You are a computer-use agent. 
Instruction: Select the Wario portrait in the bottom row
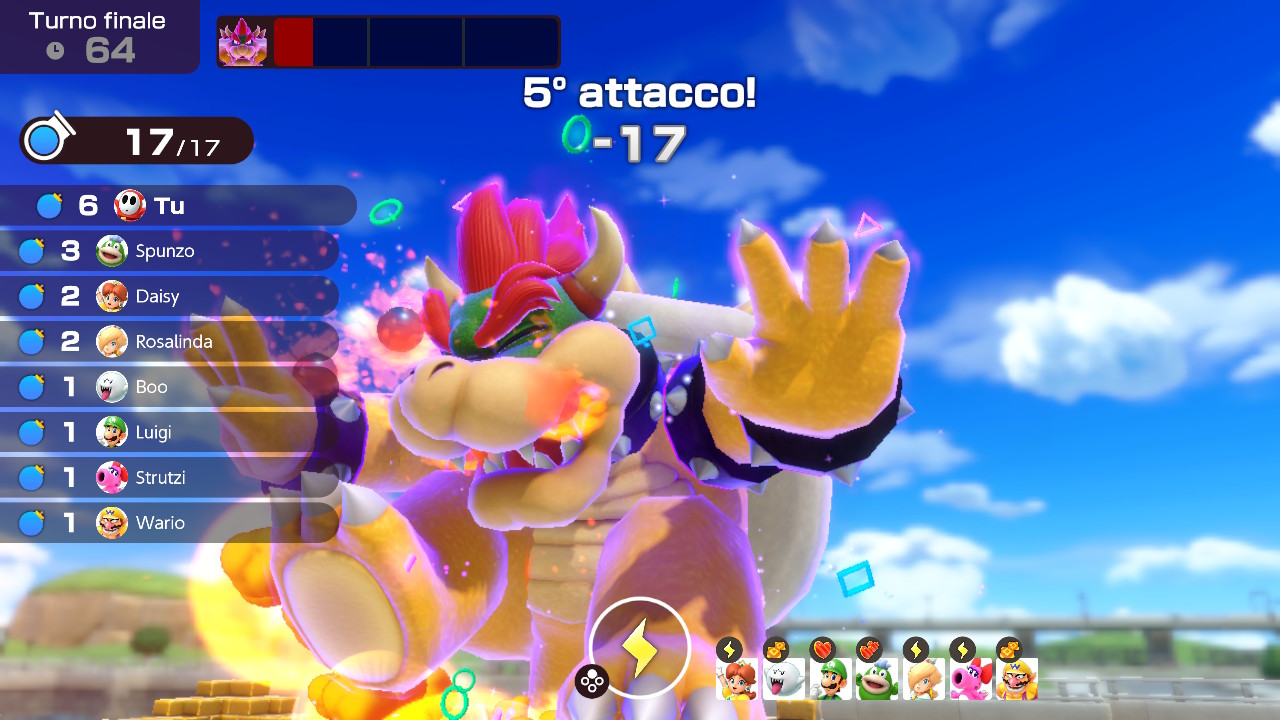click(x=1016, y=679)
